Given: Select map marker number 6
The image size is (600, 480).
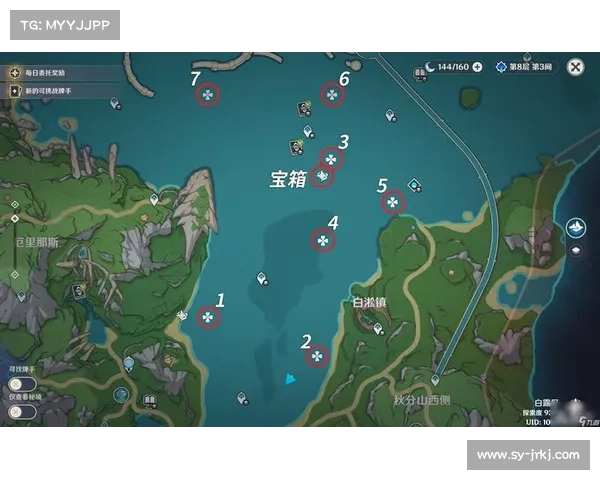Looking at the screenshot, I should coord(332,95).
